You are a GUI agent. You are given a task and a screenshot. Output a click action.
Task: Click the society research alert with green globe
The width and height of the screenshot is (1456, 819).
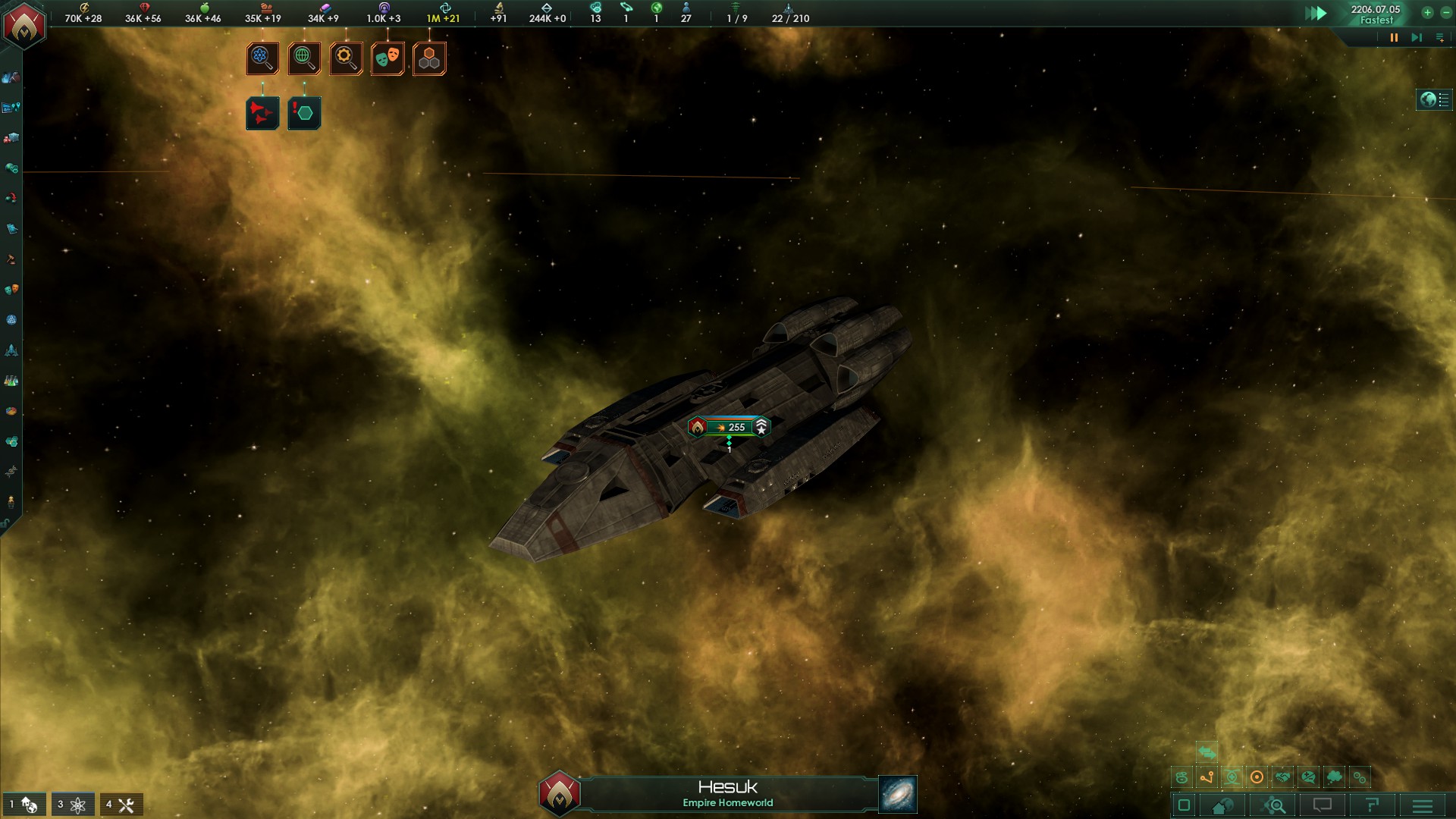pyautogui.click(x=304, y=58)
